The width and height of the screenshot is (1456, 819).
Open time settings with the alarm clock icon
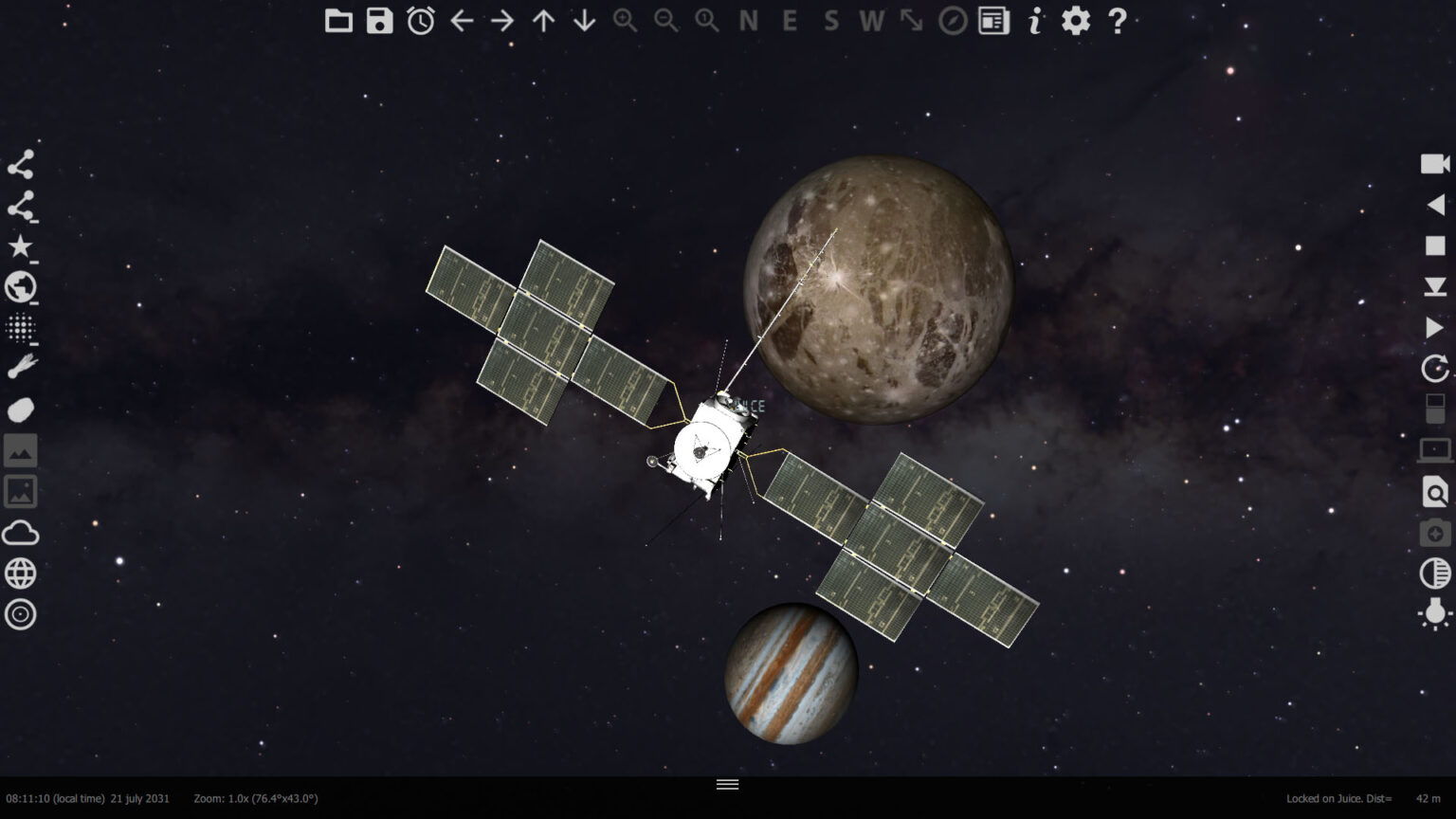420,21
